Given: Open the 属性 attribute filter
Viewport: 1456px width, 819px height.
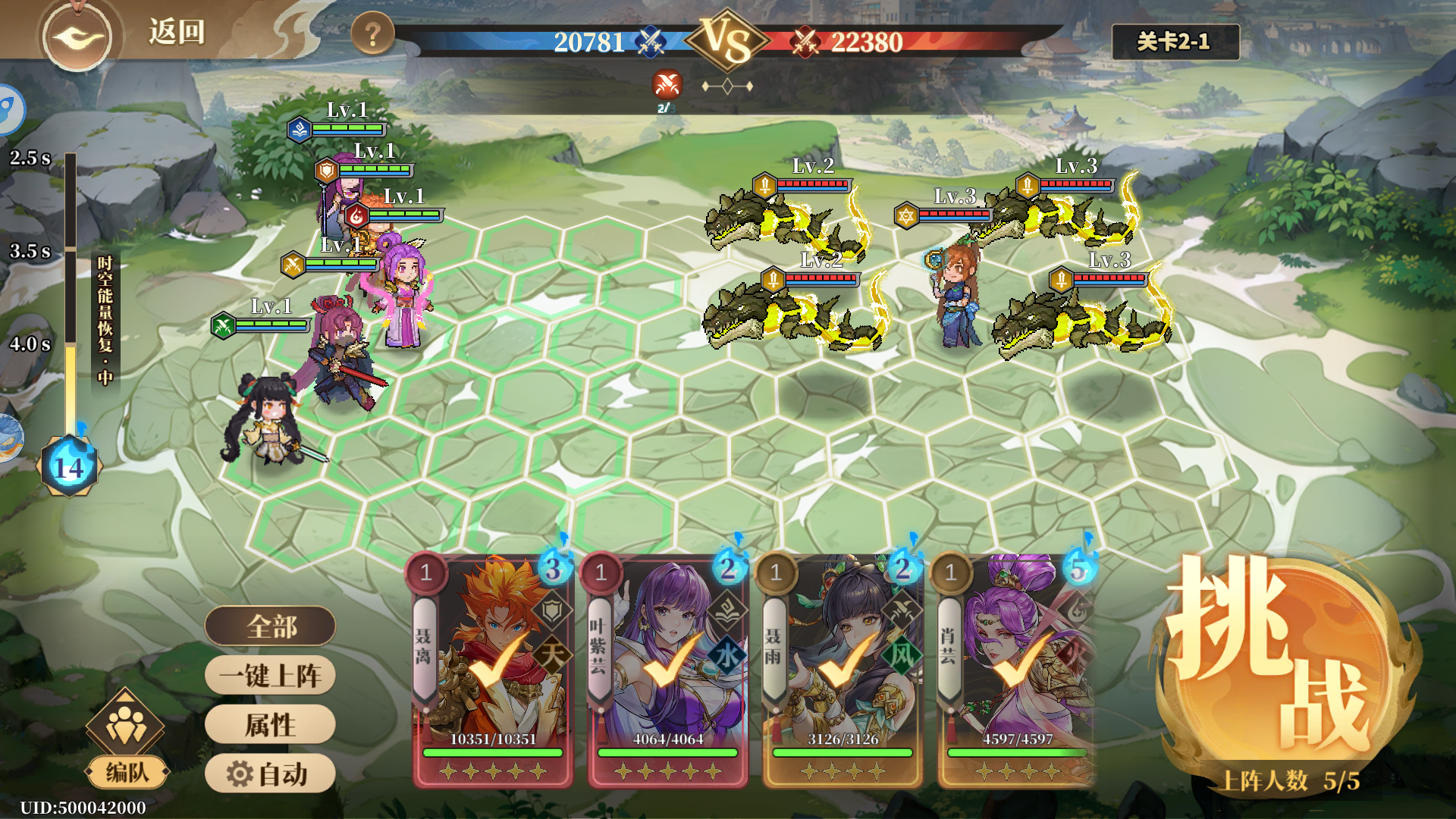Looking at the screenshot, I should coord(270,724).
